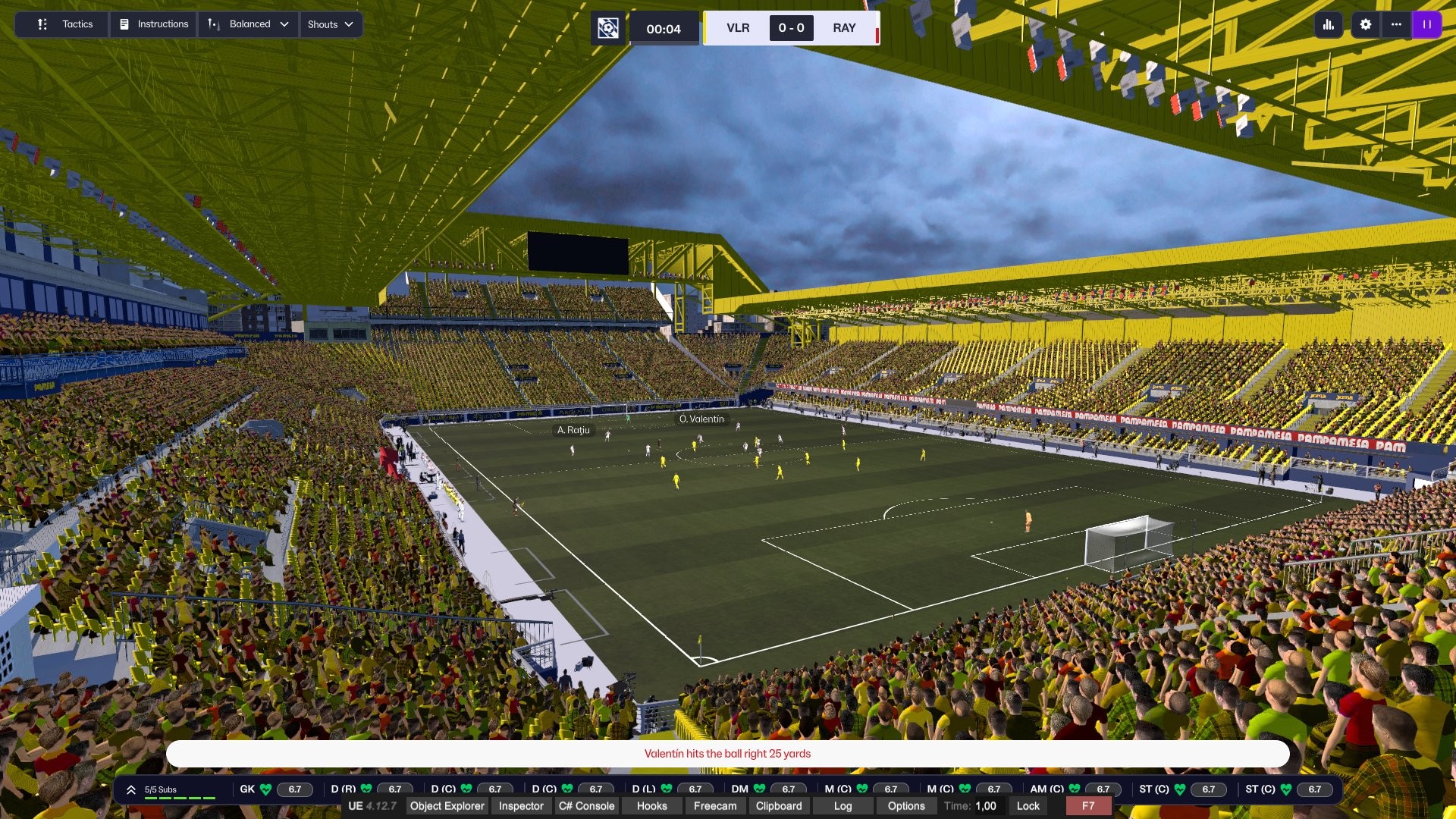Click the red F7 overlay button
1456x819 pixels.
point(1088,806)
